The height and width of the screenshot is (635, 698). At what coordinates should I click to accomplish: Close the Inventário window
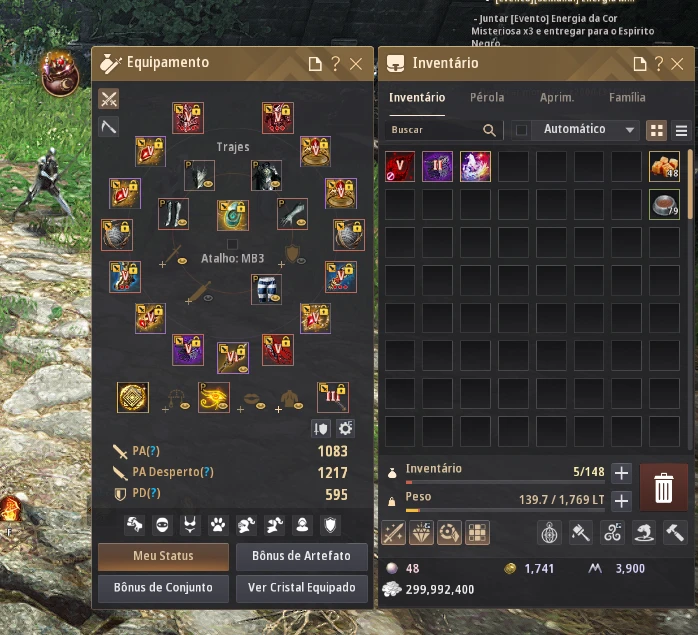[680, 64]
